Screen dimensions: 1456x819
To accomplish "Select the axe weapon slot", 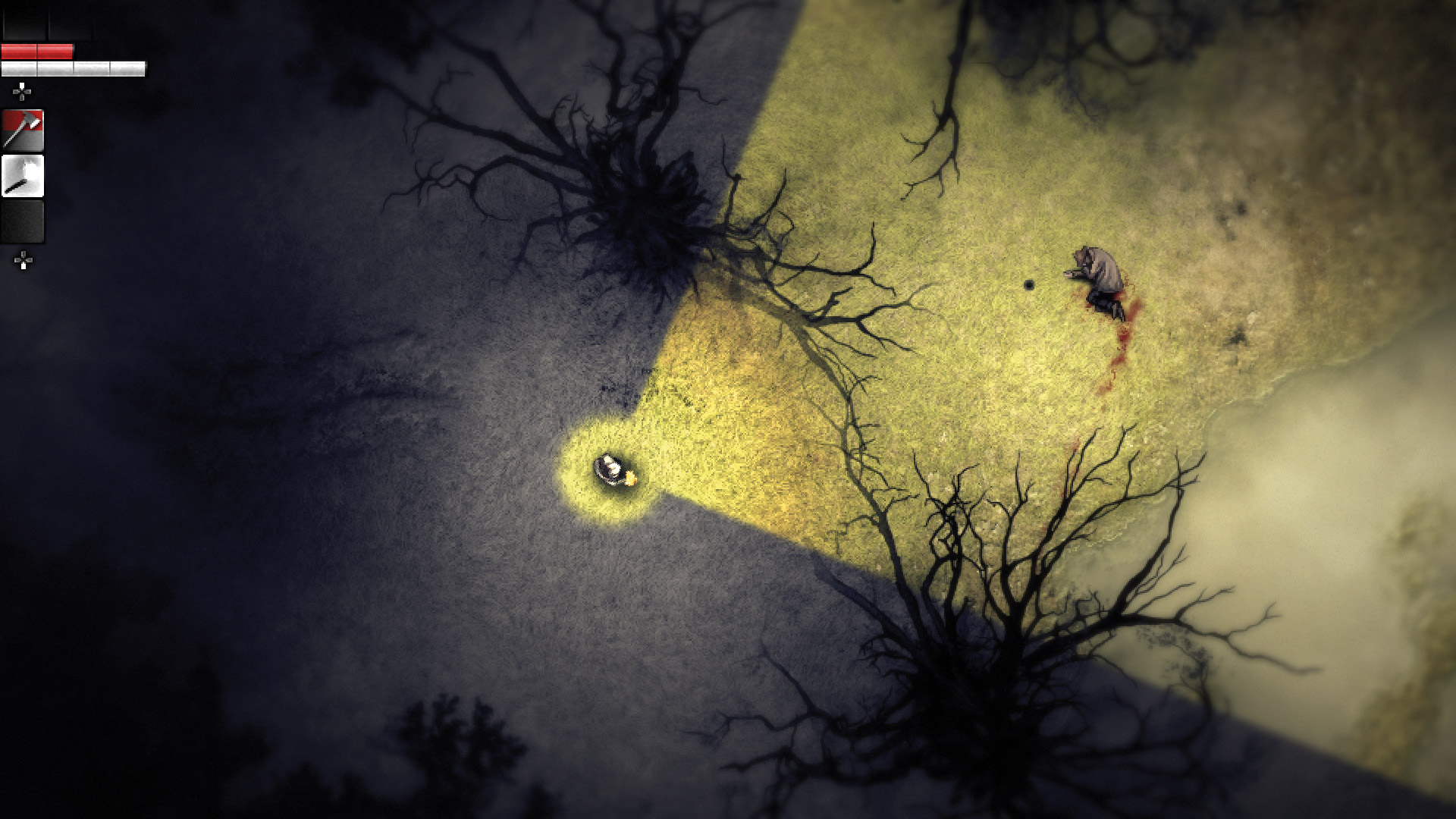I will [23, 130].
